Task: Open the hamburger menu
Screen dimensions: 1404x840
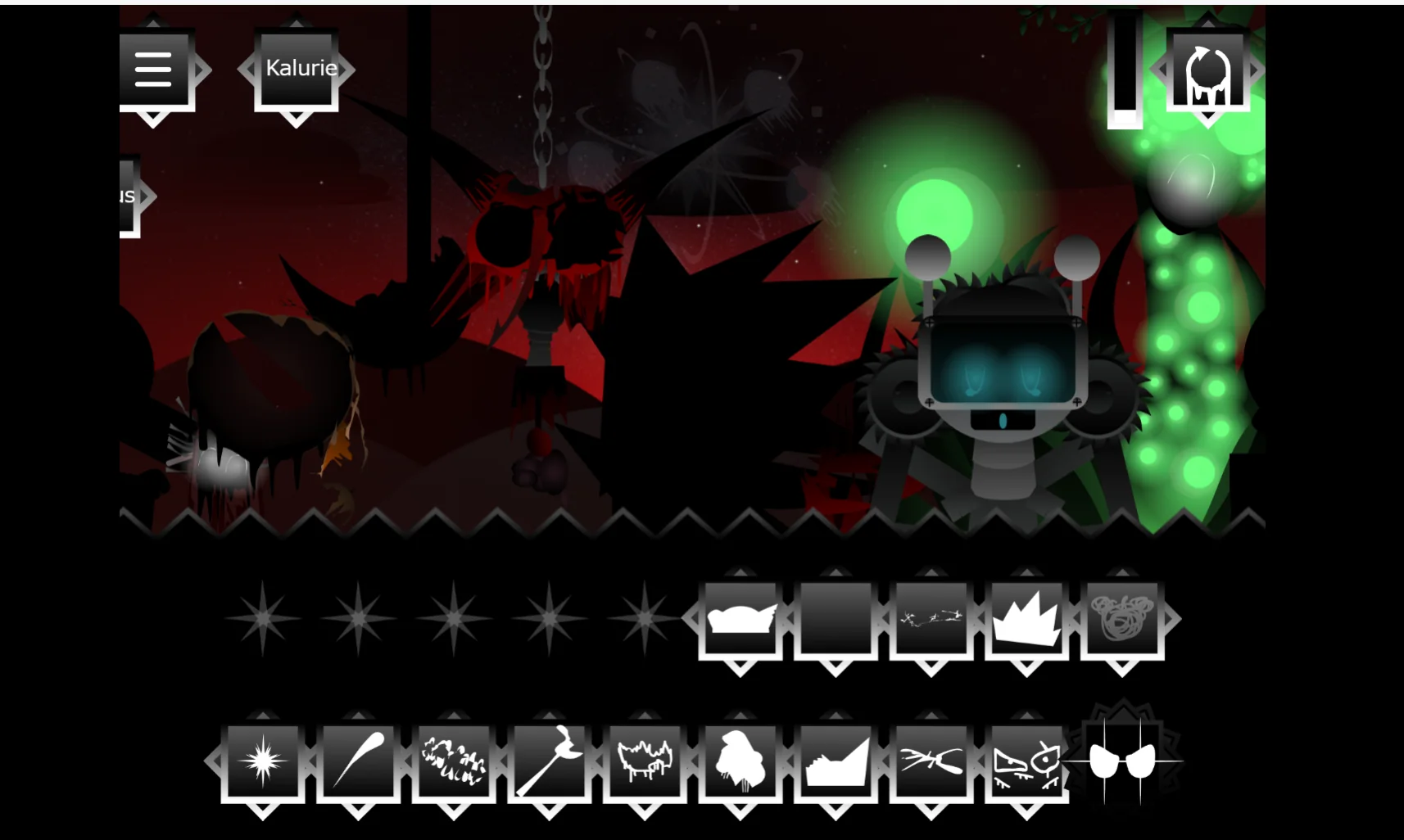Action: click(x=154, y=70)
